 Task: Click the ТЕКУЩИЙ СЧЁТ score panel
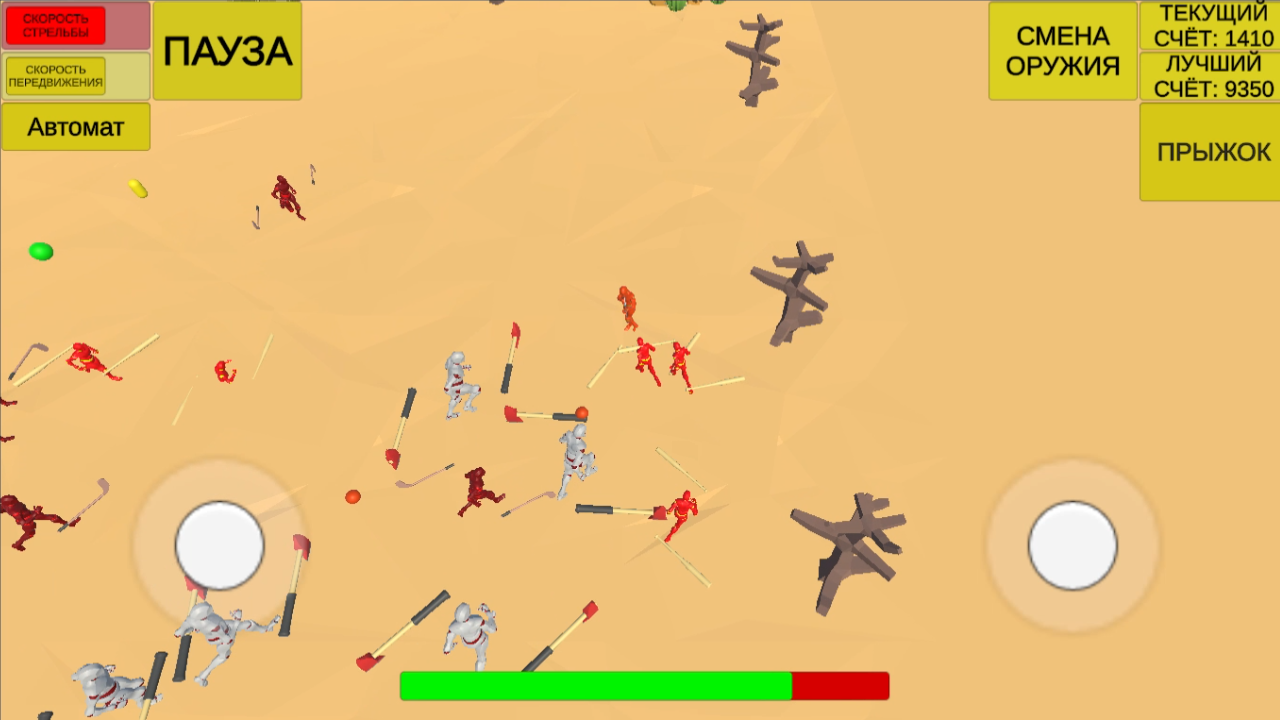click(x=1208, y=26)
